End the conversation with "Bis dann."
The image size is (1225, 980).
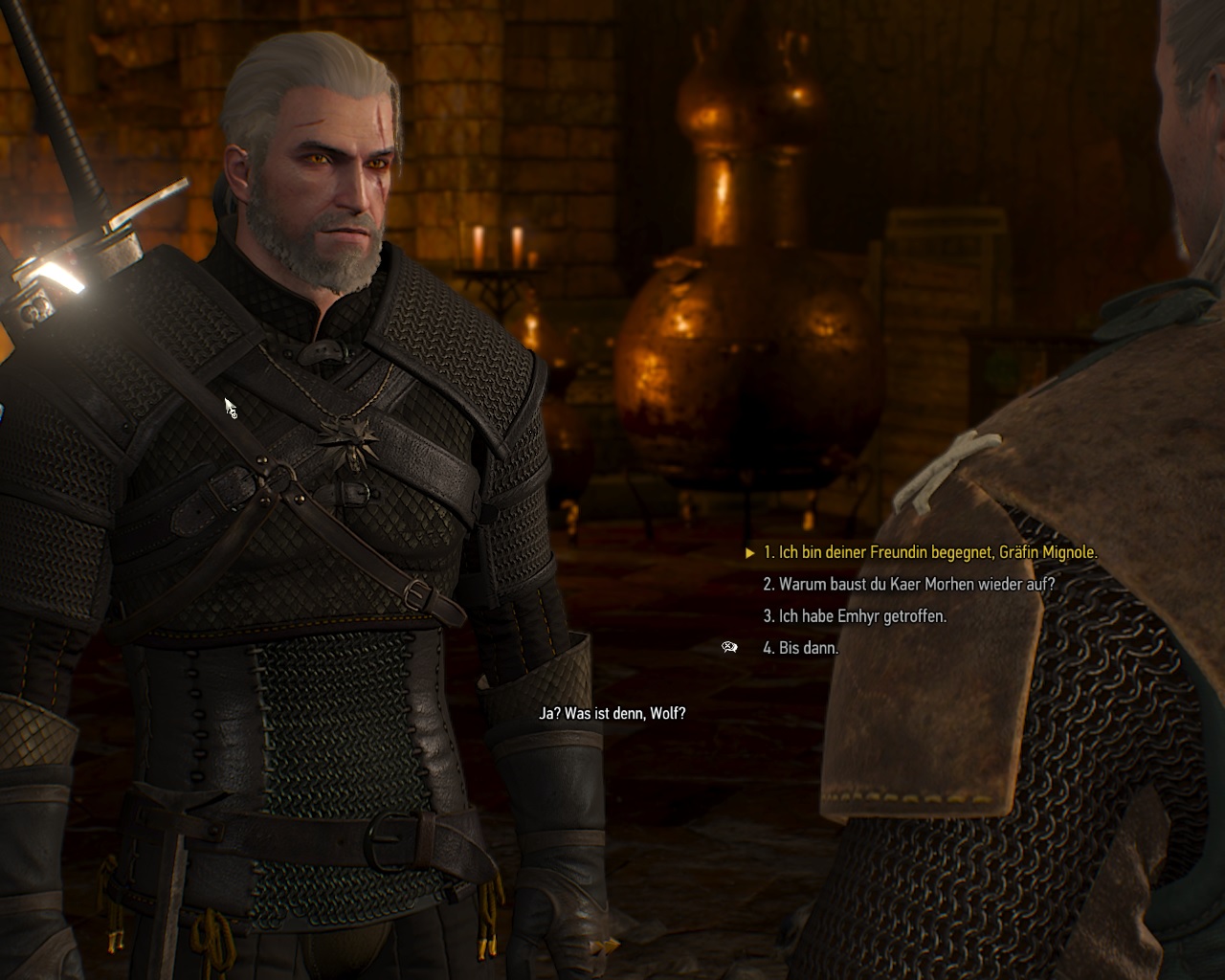800,649
